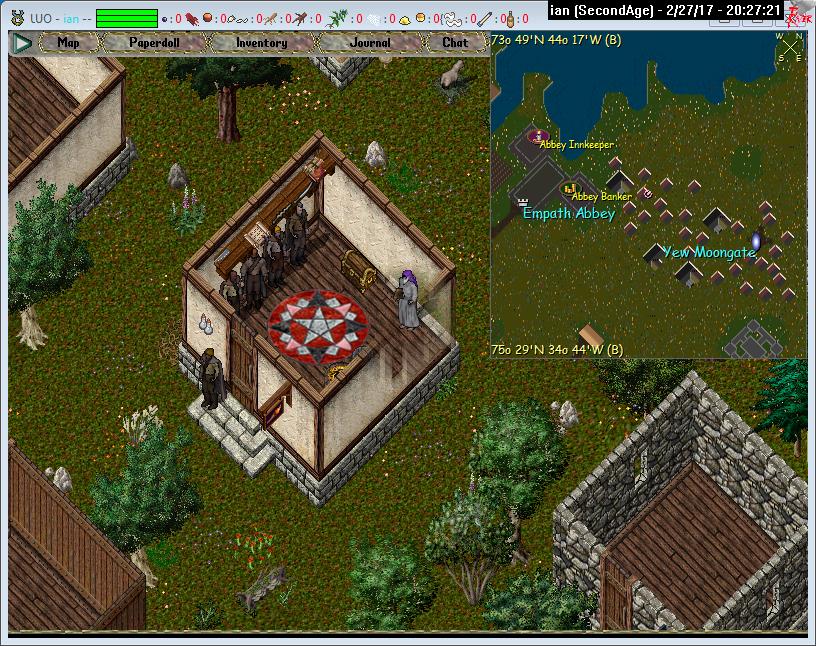This screenshot has width=816, height=646.
Task: Open the Chat window
Action: click(x=455, y=43)
